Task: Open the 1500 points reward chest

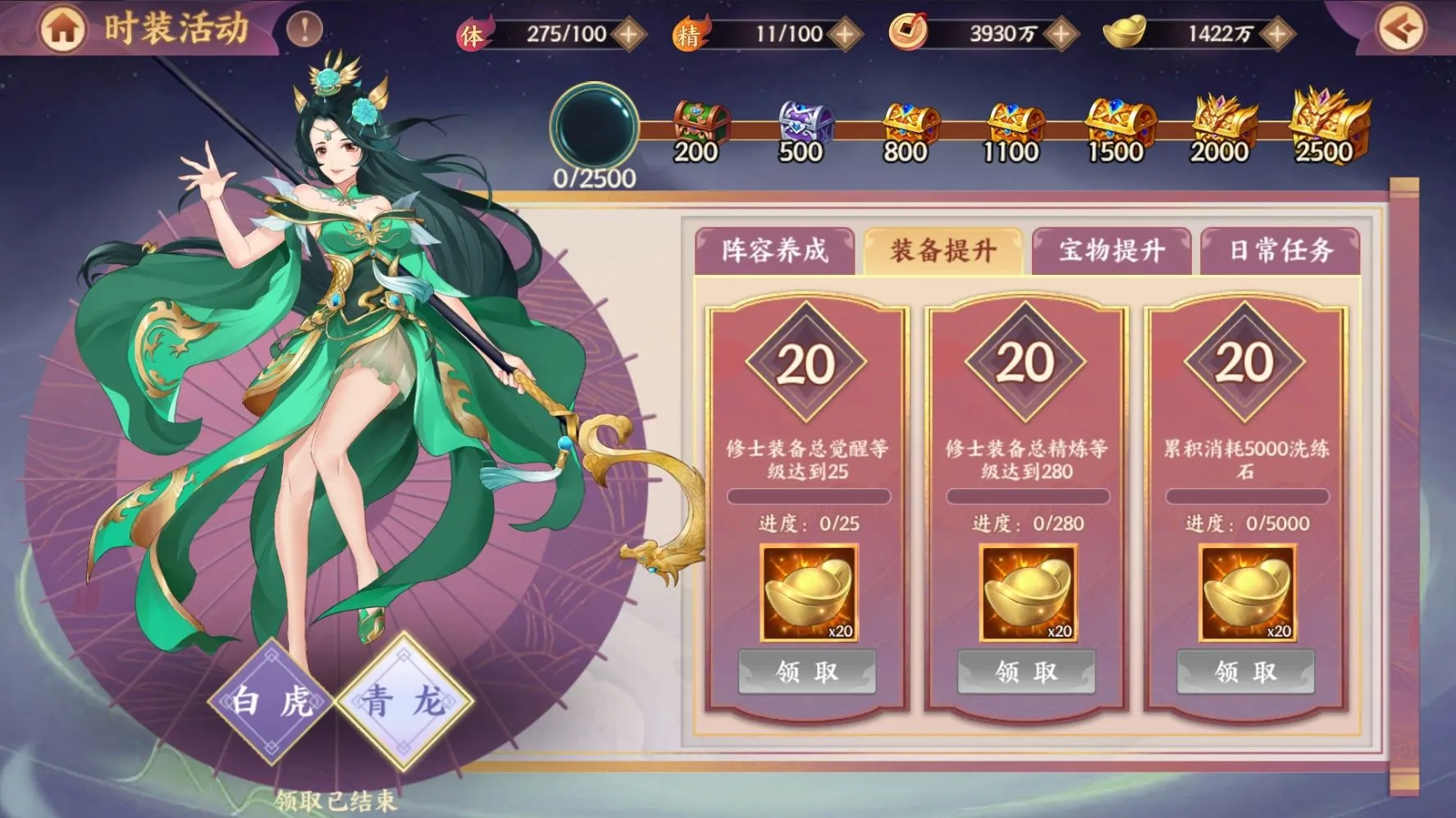Action: pyautogui.click(x=1119, y=125)
